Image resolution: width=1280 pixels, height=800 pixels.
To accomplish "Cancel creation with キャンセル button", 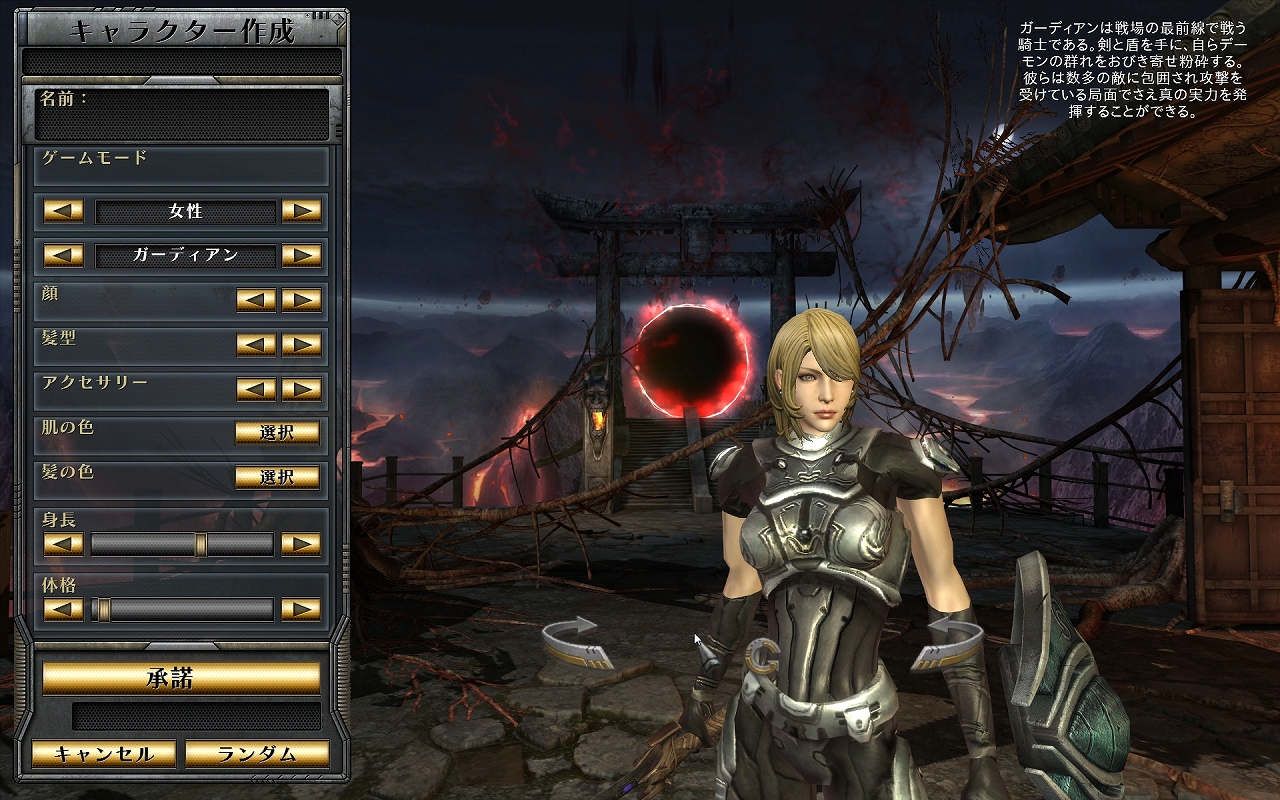I will click(x=104, y=754).
